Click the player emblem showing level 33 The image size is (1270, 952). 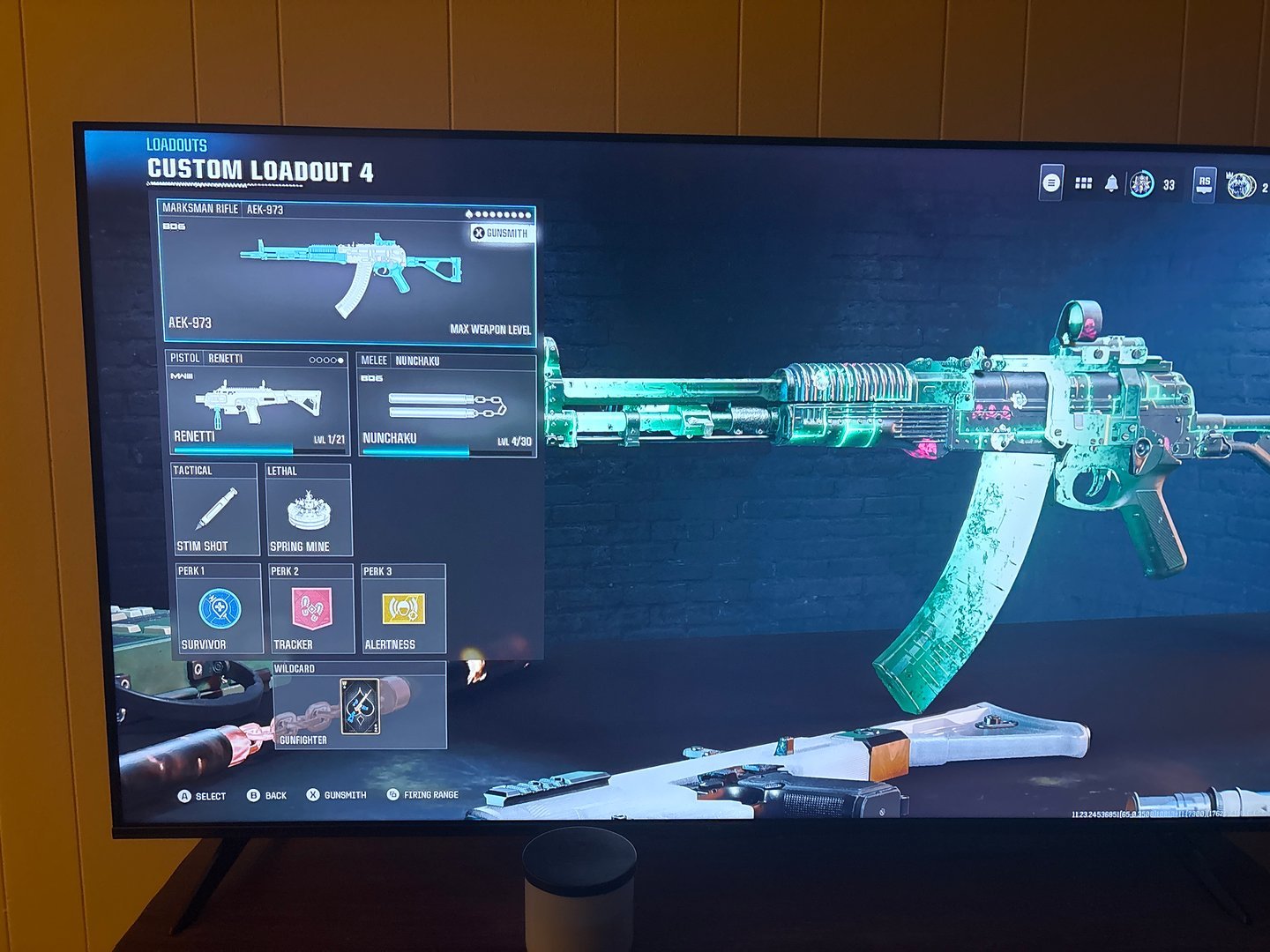1144,181
